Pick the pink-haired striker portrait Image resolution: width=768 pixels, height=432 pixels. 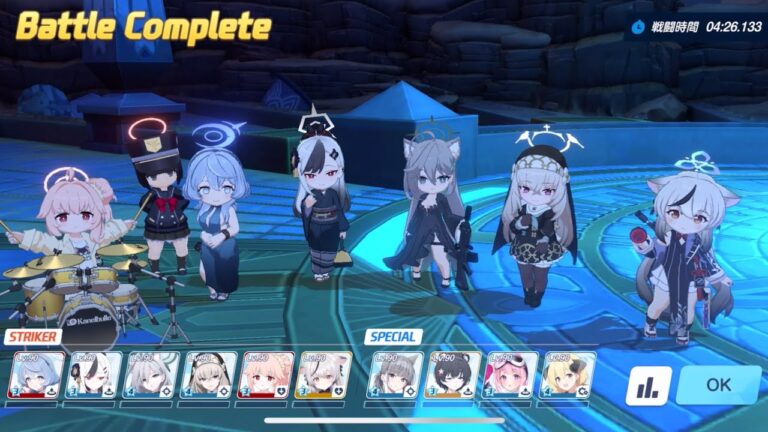(x=266, y=375)
